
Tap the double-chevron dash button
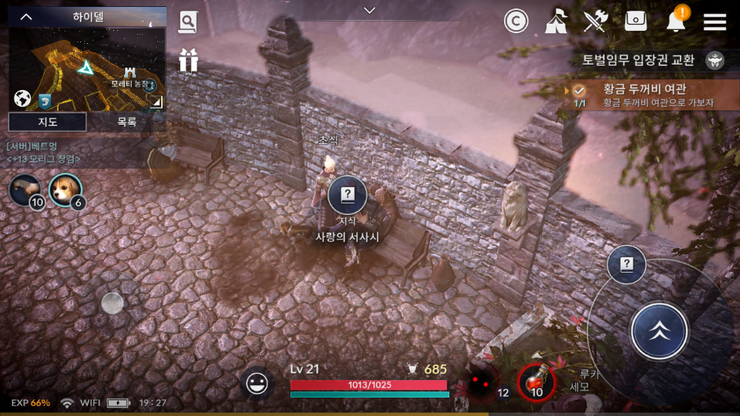click(659, 330)
